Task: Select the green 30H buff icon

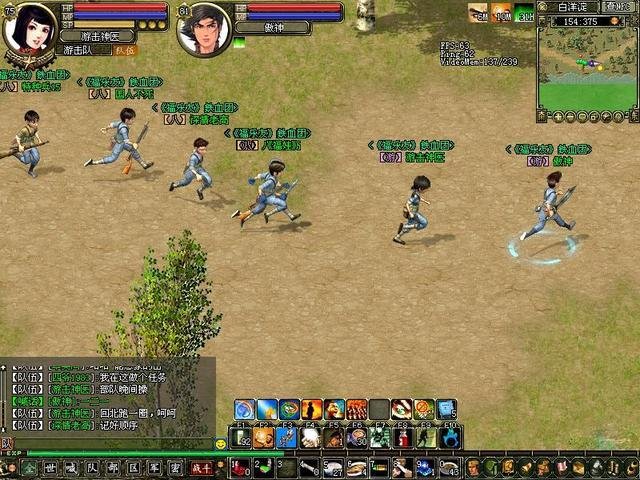Action: [x=524, y=13]
